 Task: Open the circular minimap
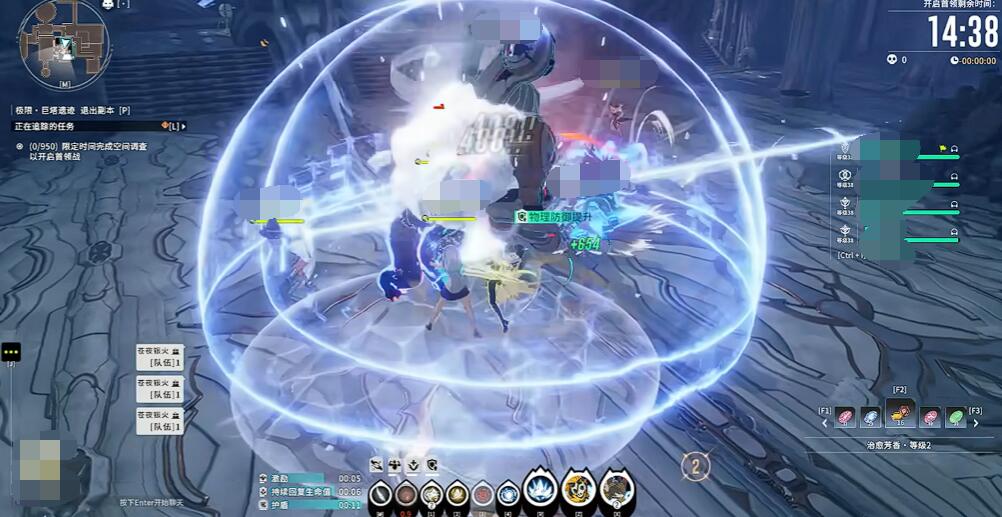tap(62, 40)
